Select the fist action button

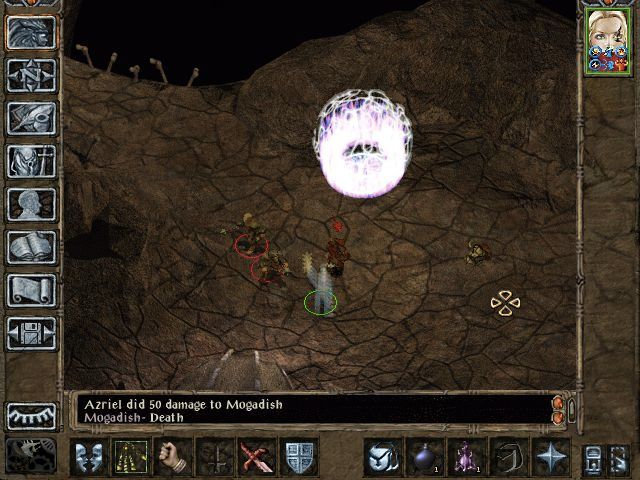pyautogui.click(x=173, y=456)
